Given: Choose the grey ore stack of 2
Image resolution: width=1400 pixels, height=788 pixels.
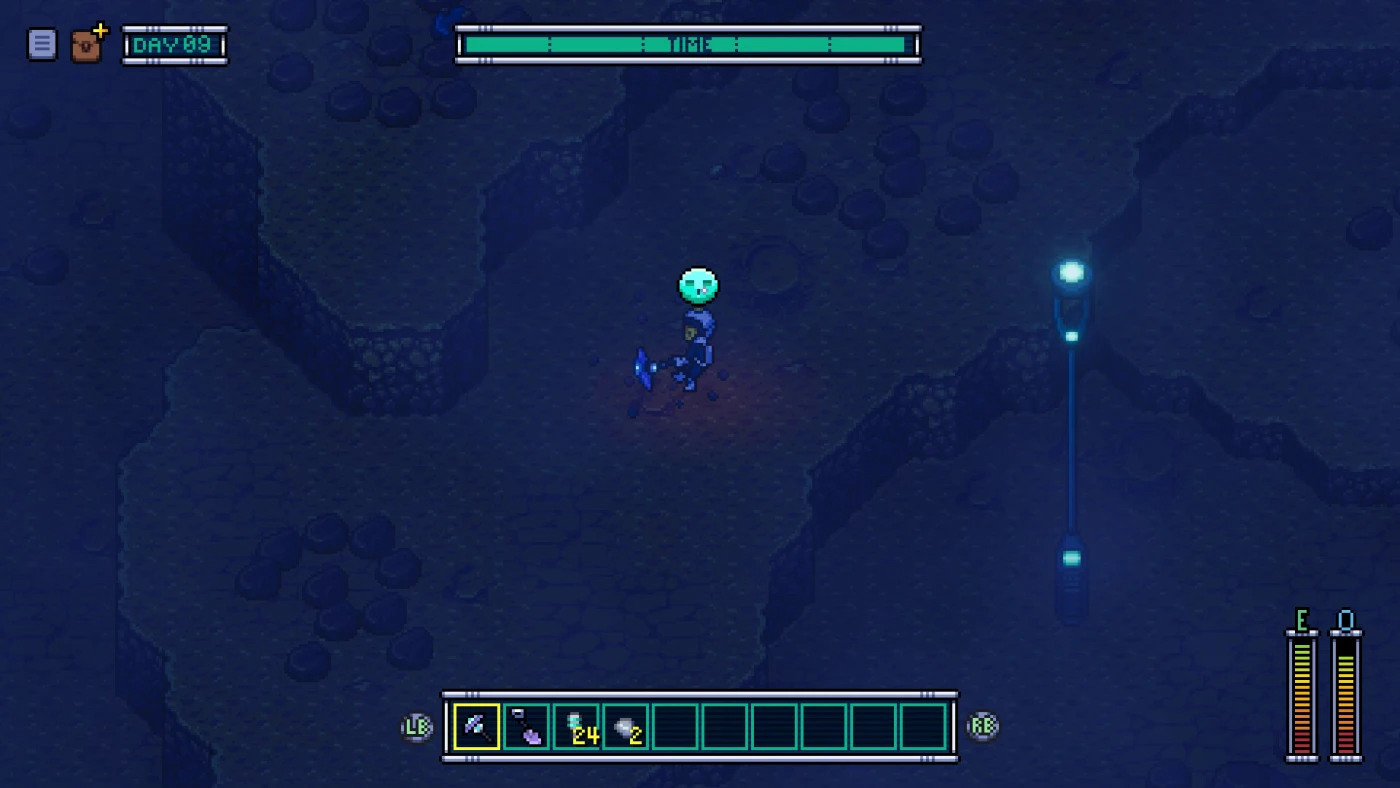Looking at the screenshot, I should (x=626, y=727).
